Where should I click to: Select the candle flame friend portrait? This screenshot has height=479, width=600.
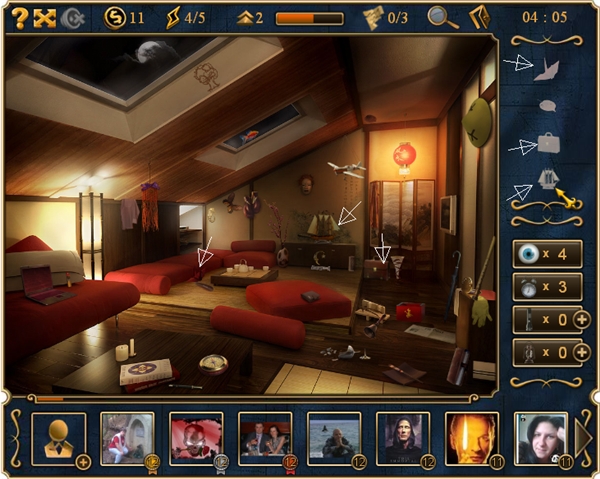pyautogui.click(x=471, y=437)
